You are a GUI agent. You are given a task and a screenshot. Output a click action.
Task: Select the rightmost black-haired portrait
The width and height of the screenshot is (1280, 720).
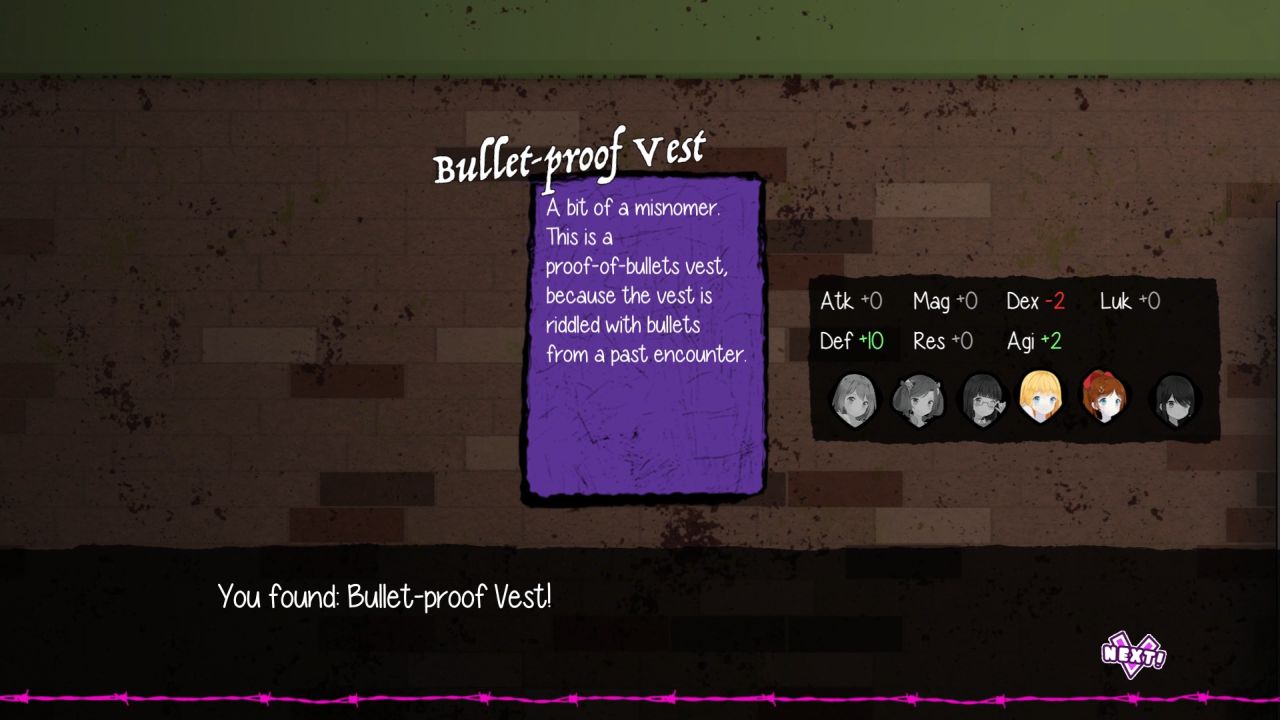pyautogui.click(x=1170, y=398)
